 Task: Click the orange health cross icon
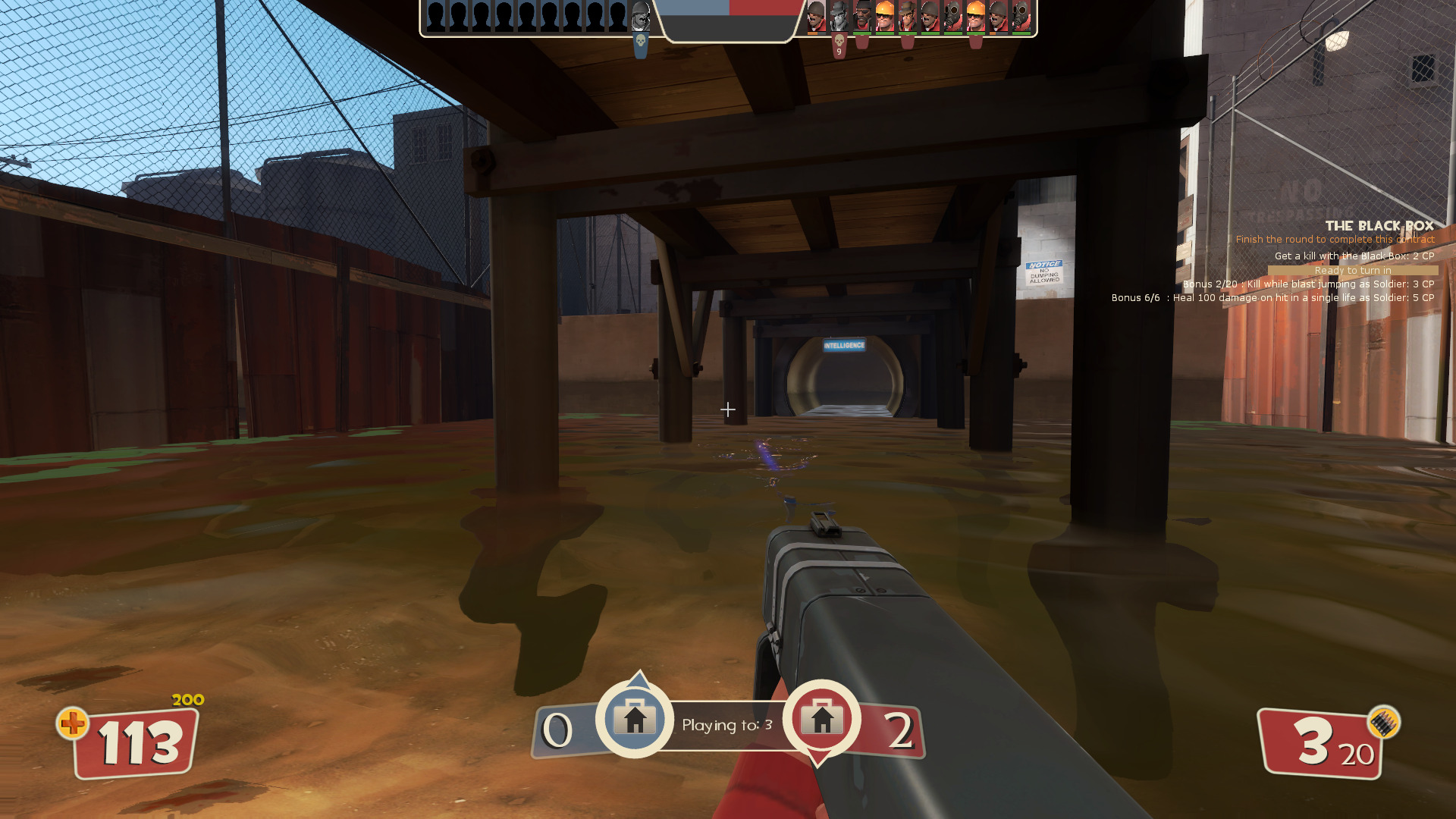[x=73, y=723]
